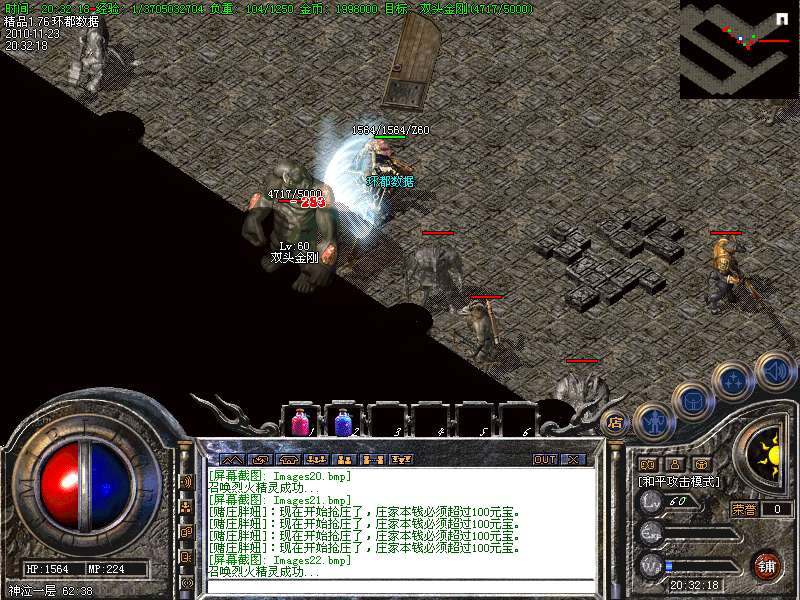This screenshot has width=800, height=600.
Task: Click the top sound-wave icon left of chat
Action: pyautogui.click(x=186, y=481)
